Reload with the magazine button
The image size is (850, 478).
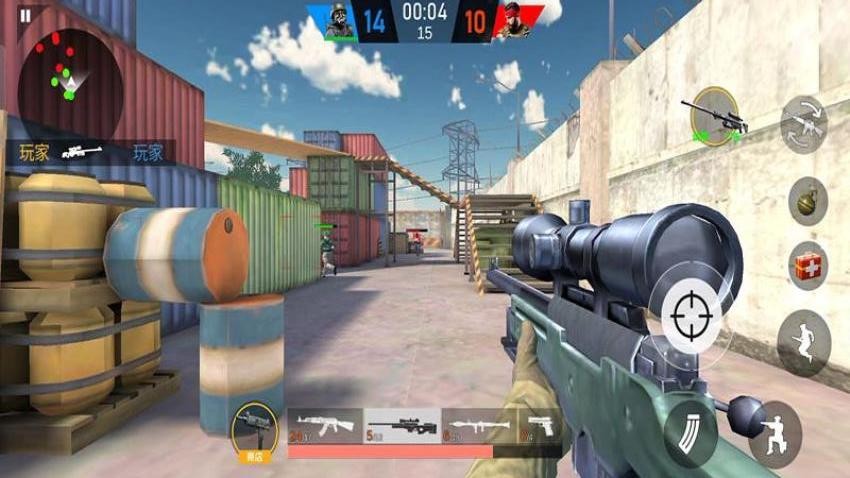[689, 430]
